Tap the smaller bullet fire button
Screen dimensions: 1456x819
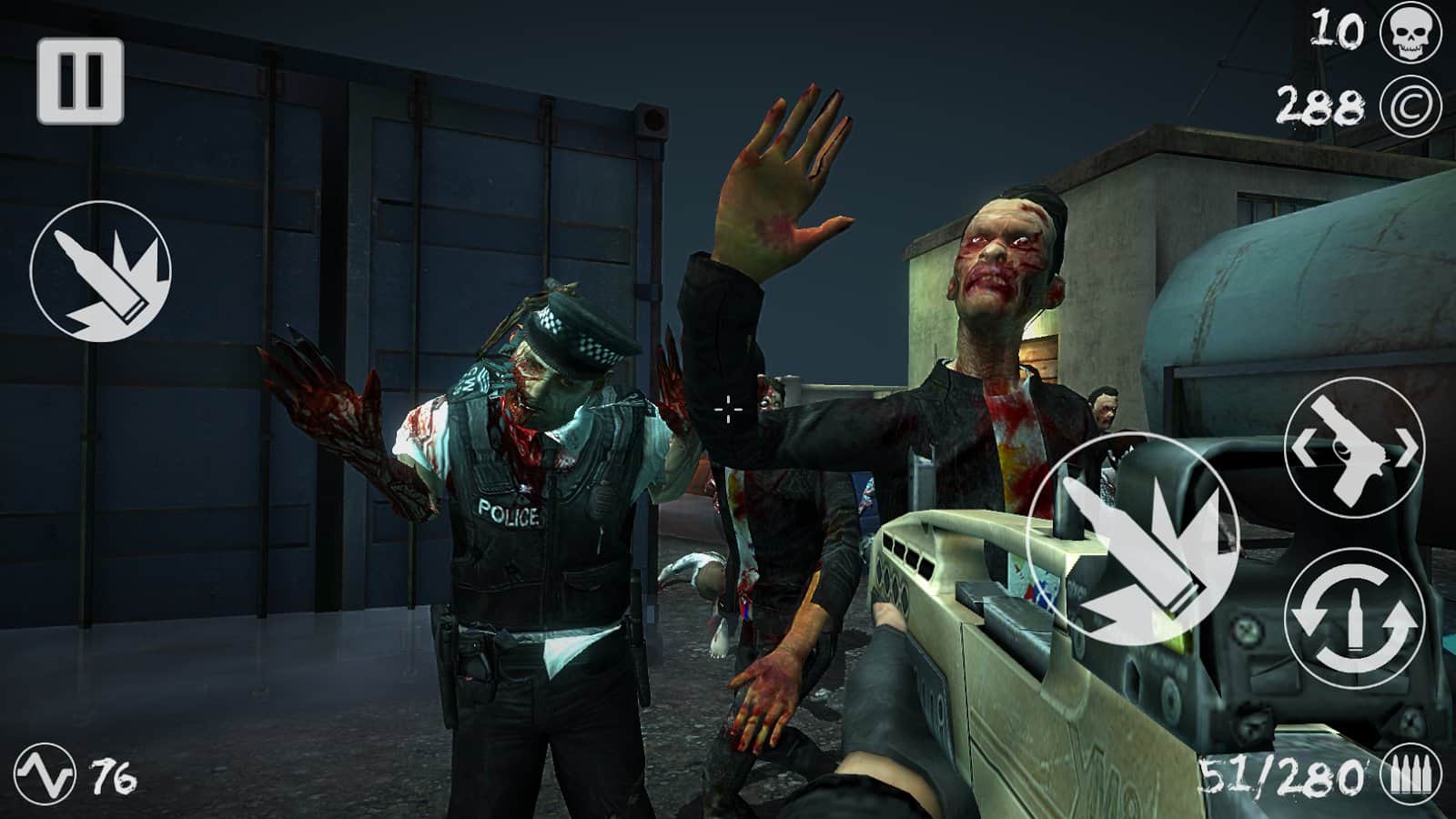pos(100,272)
